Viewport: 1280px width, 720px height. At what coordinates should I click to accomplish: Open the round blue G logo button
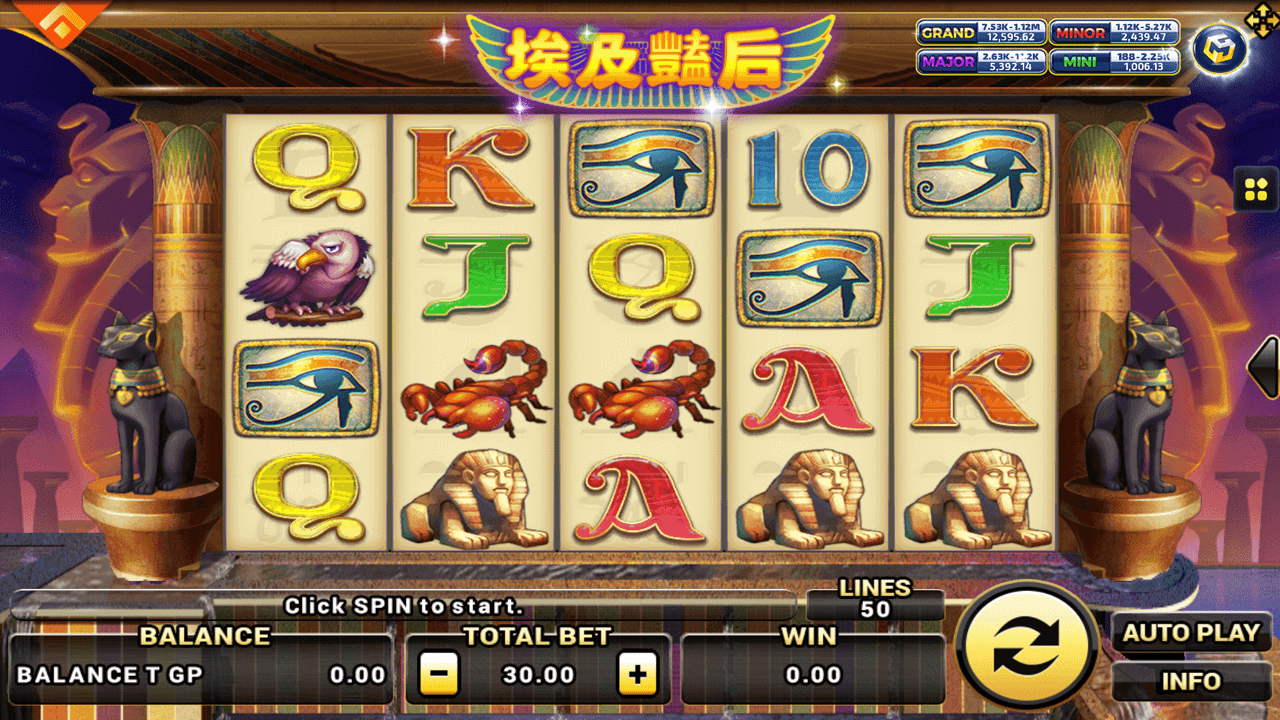(x=1219, y=48)
